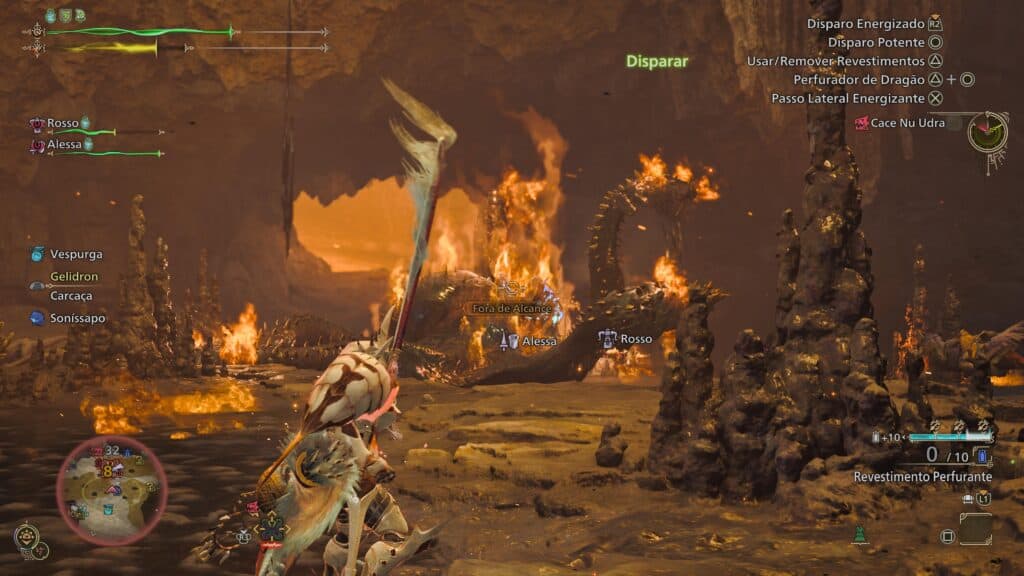Click the Palico status icon beside the minimap
Screen dimensions: 1024x576
coord(26,536)
